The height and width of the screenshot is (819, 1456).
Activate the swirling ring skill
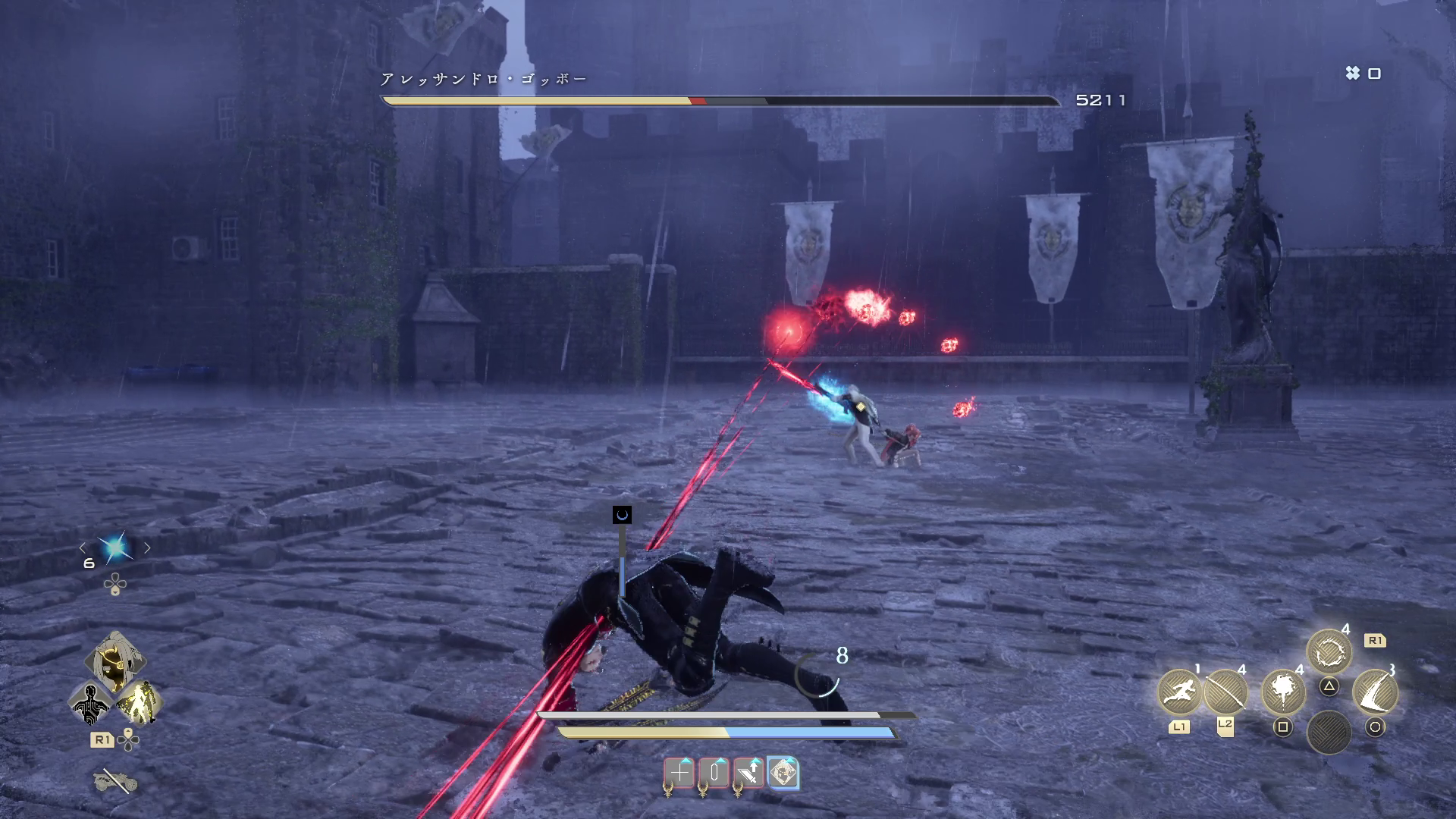coord(1329,652)
